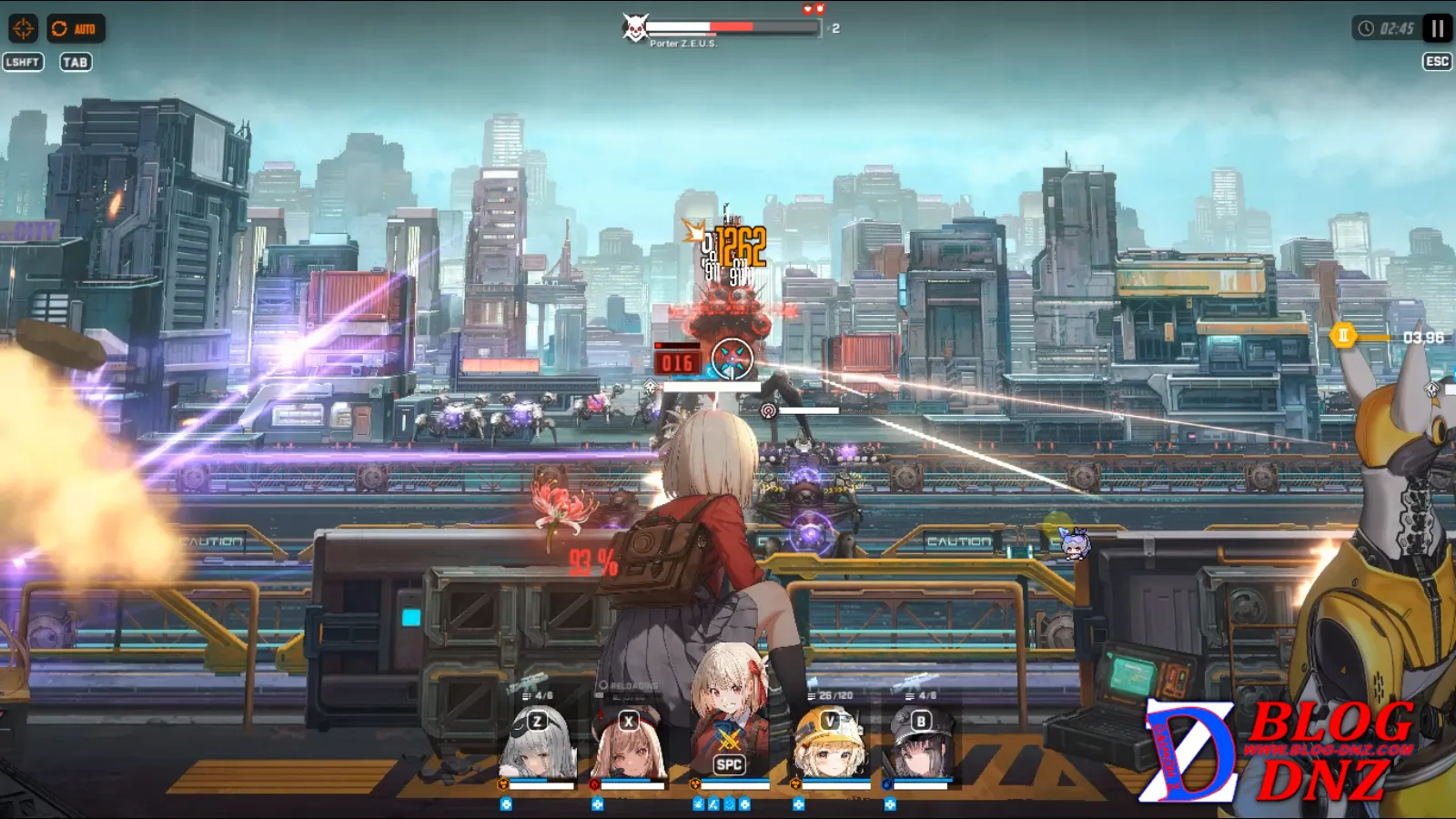
Task: Choose the dark-haired character wearing a cap
Action: click(x=920, y=746)
